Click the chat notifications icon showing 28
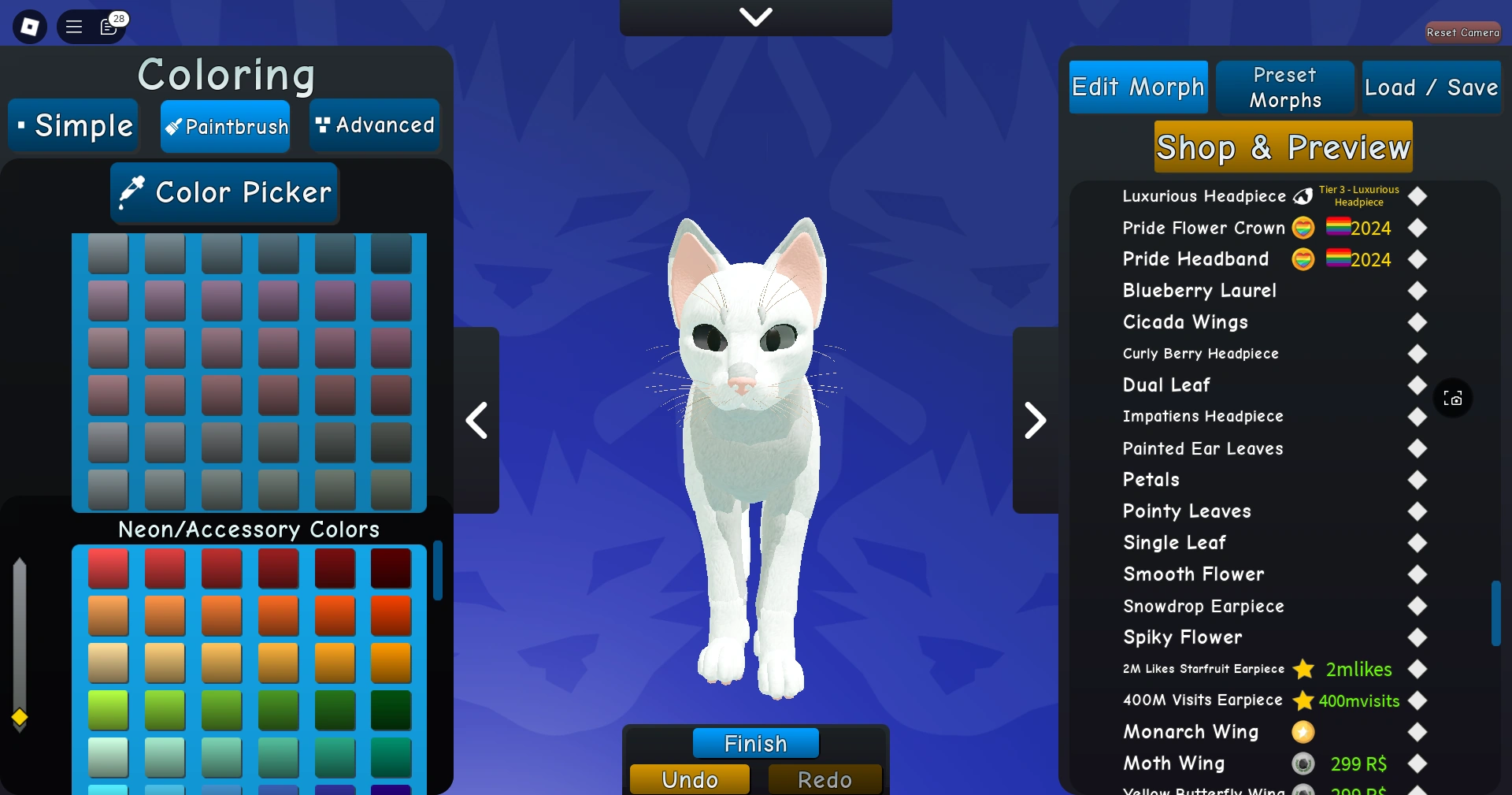Viewport: 1512px width, 795px height. (x=109, y=27)
